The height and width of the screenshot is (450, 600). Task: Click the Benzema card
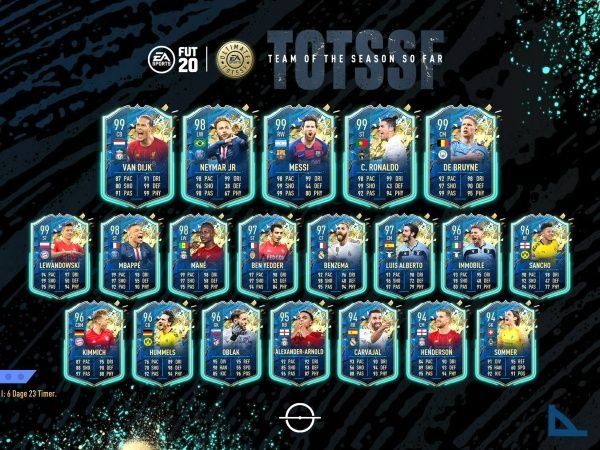pos(334,256)
